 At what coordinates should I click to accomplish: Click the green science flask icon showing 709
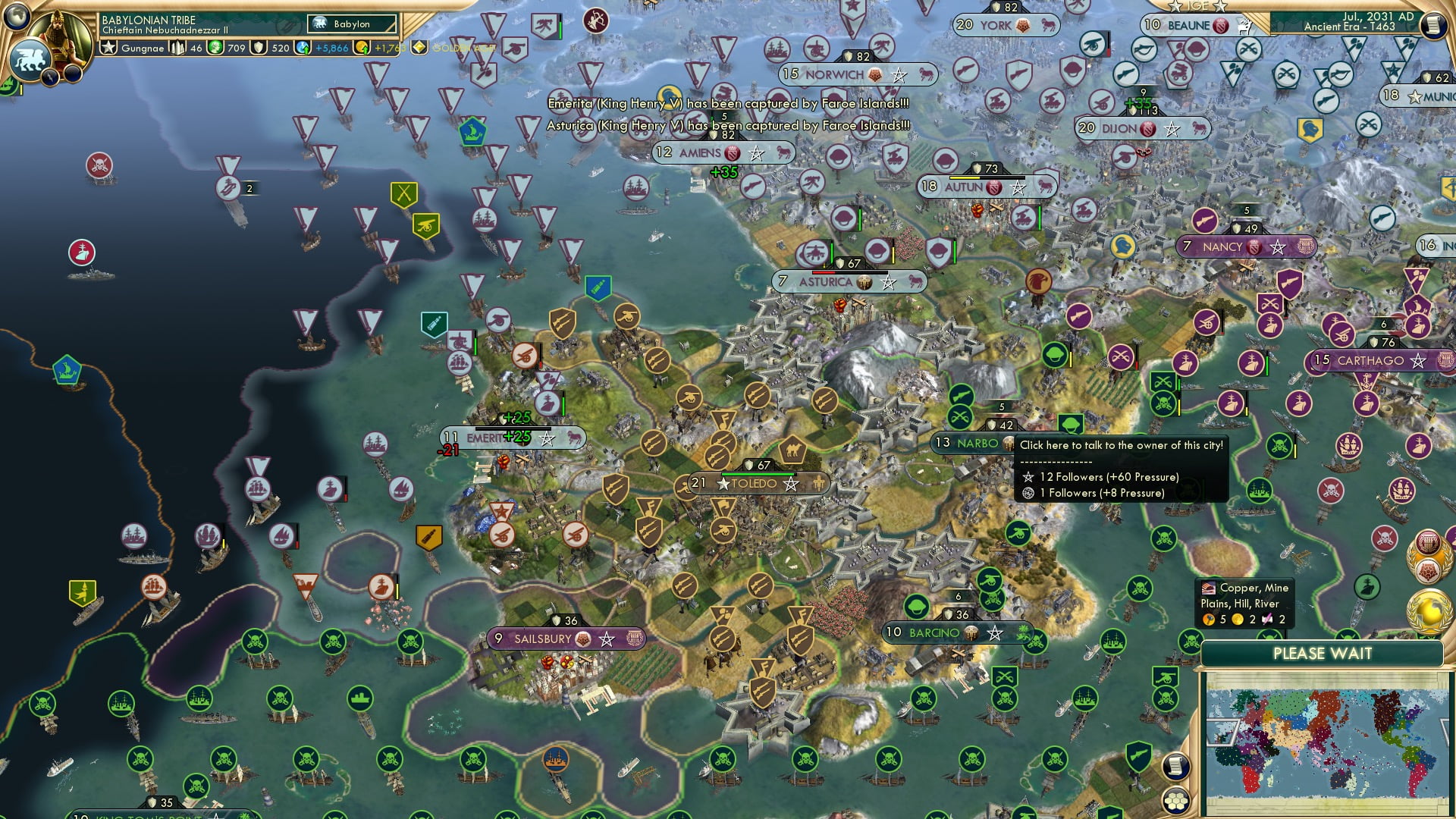click(216, 48)
